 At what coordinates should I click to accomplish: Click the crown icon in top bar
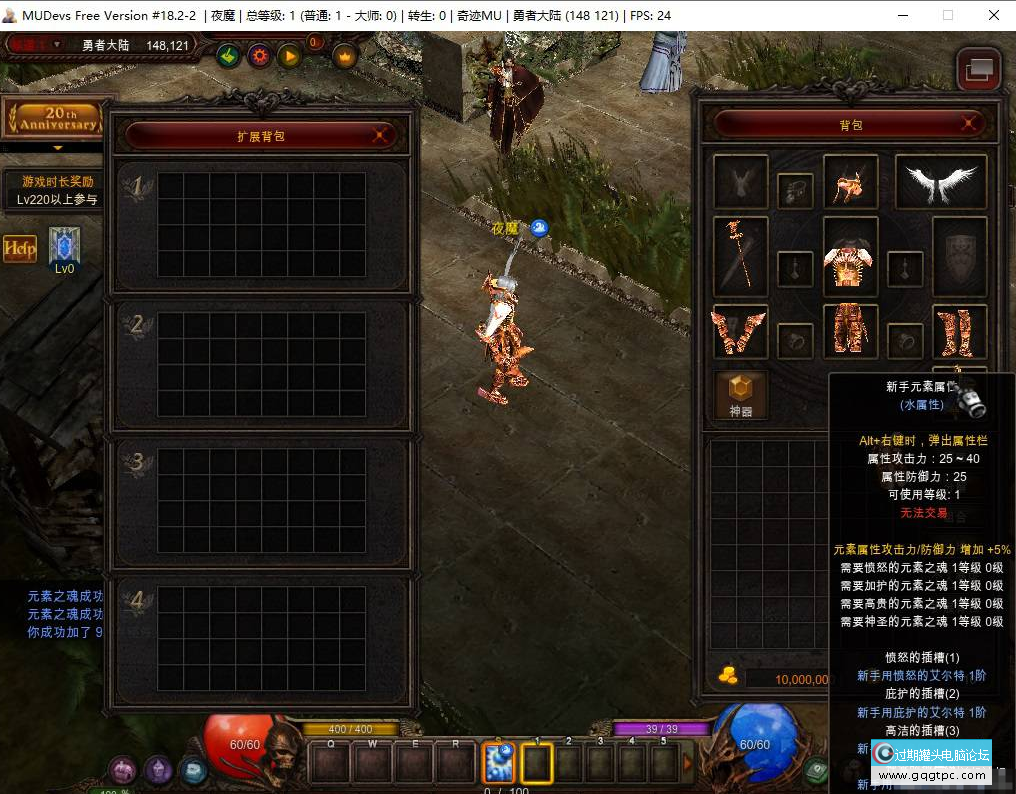click(345, 56)
